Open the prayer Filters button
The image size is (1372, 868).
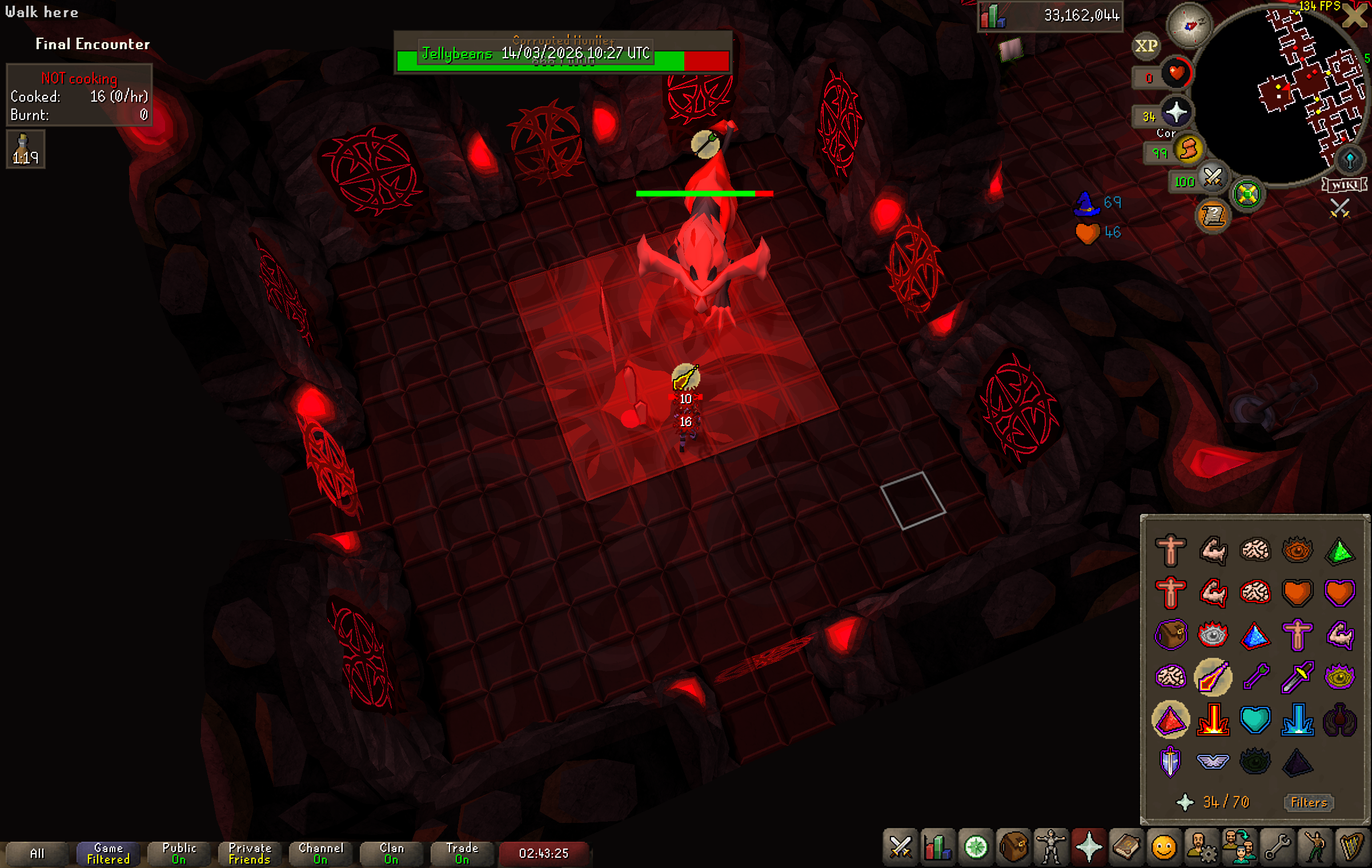click(x=1309, y=802)
